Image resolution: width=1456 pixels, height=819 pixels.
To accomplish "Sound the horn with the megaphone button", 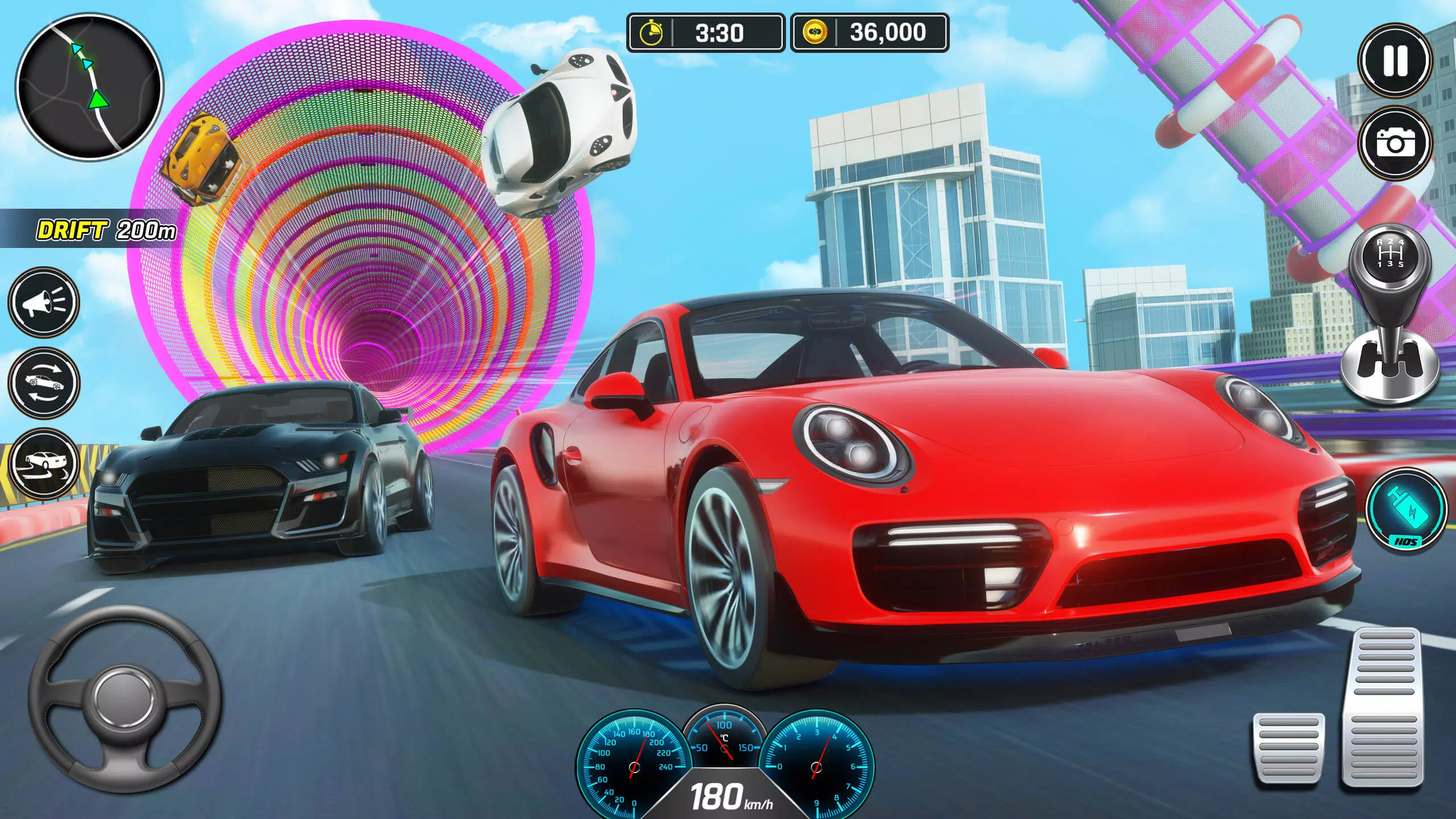I will point(43,301).
